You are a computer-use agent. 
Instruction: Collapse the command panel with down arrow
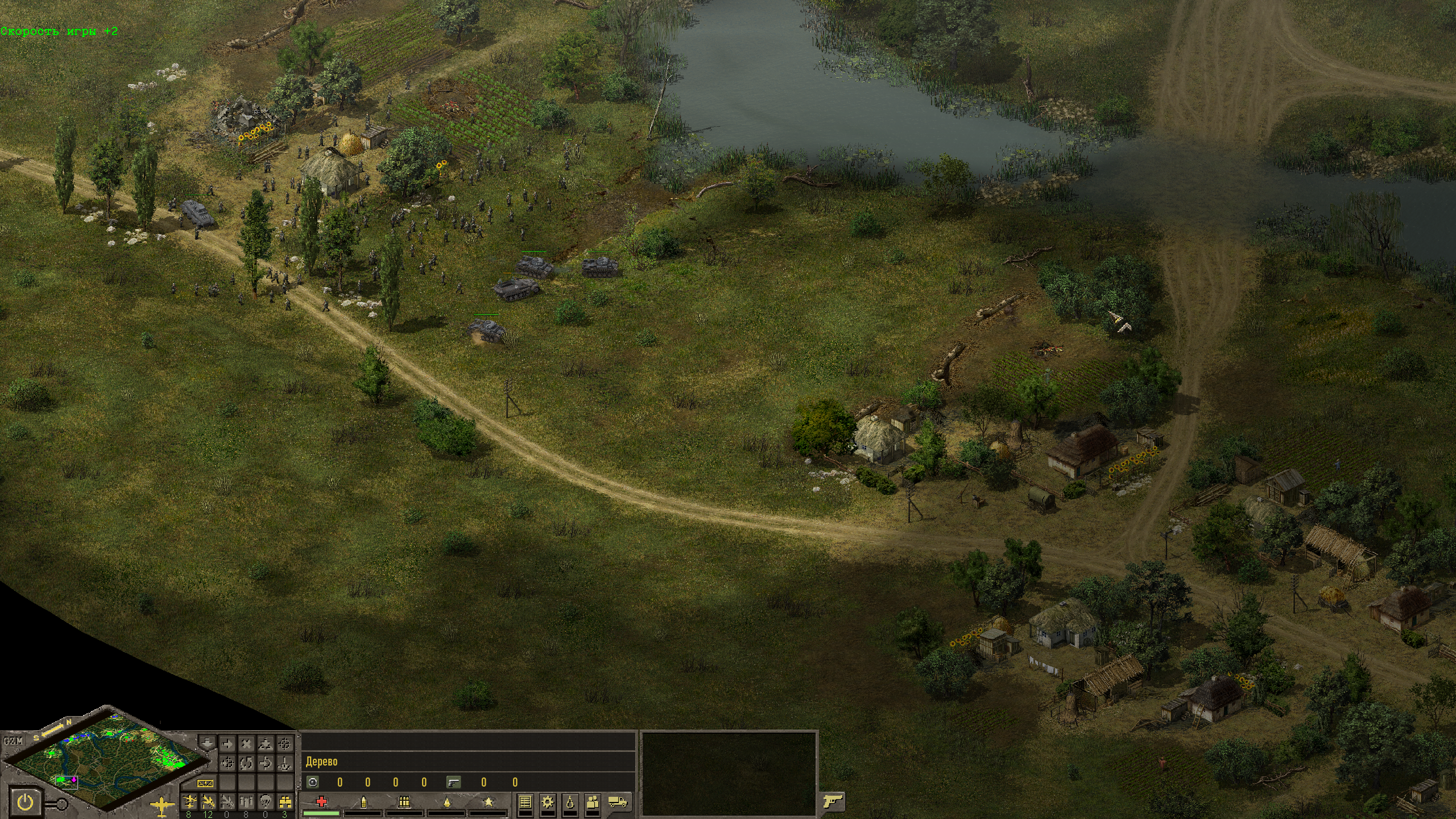coord(208,743)
